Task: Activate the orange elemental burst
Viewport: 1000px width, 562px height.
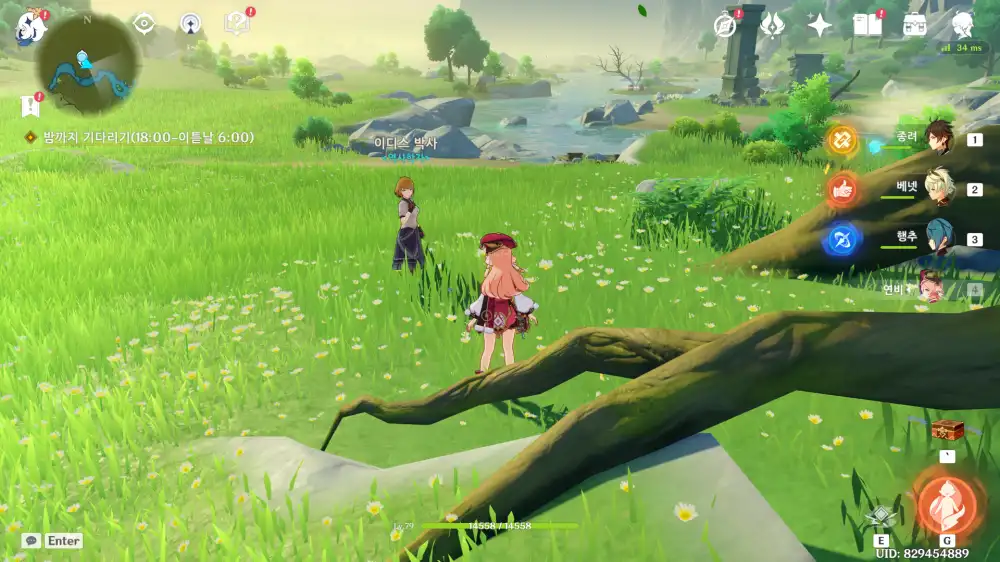Action: pos(946,504)
